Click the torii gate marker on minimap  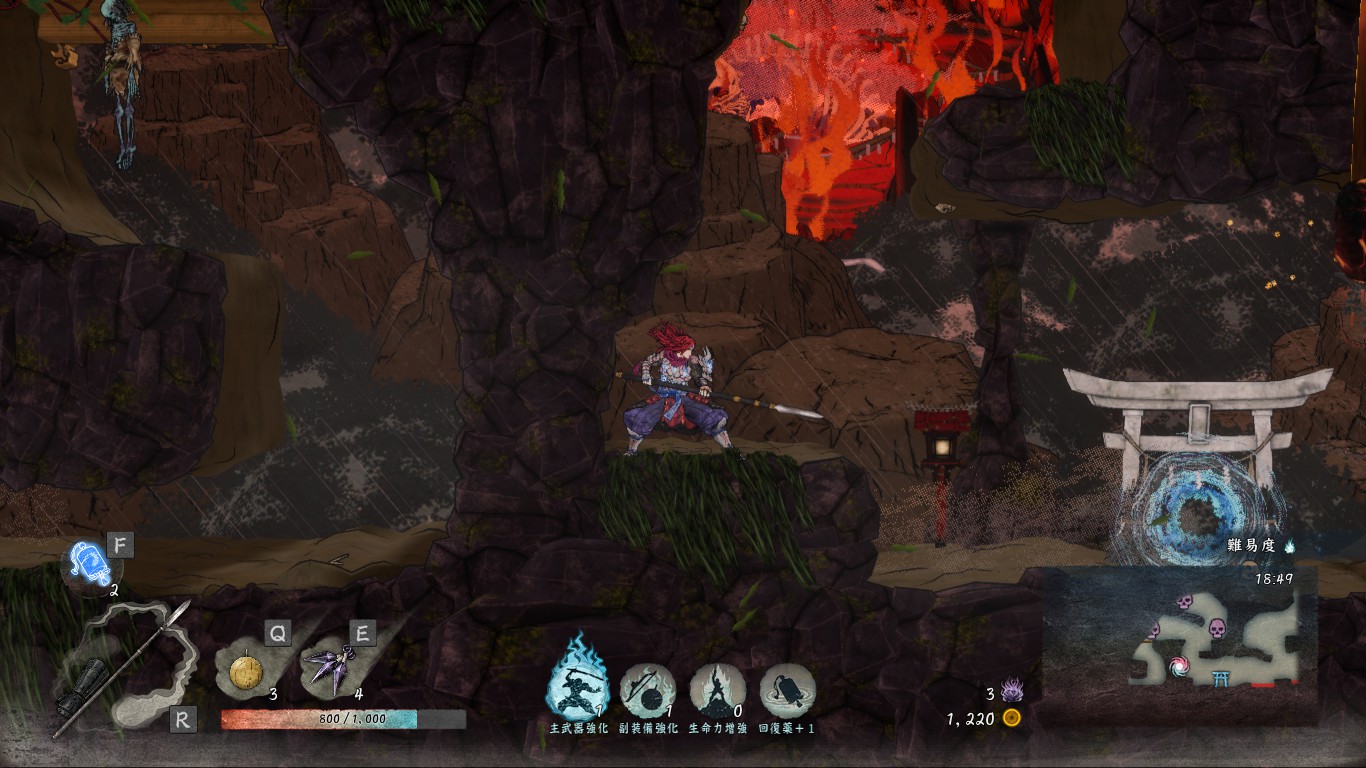pos(1219,681)
